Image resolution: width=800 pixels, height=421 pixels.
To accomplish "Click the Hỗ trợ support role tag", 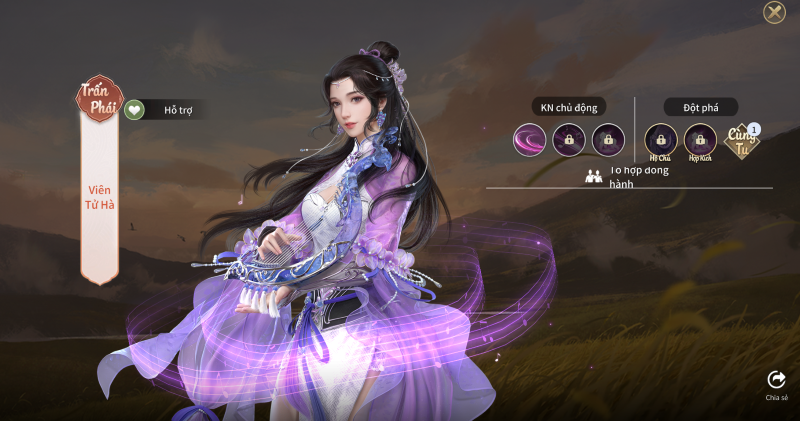I will click(166, 109).
